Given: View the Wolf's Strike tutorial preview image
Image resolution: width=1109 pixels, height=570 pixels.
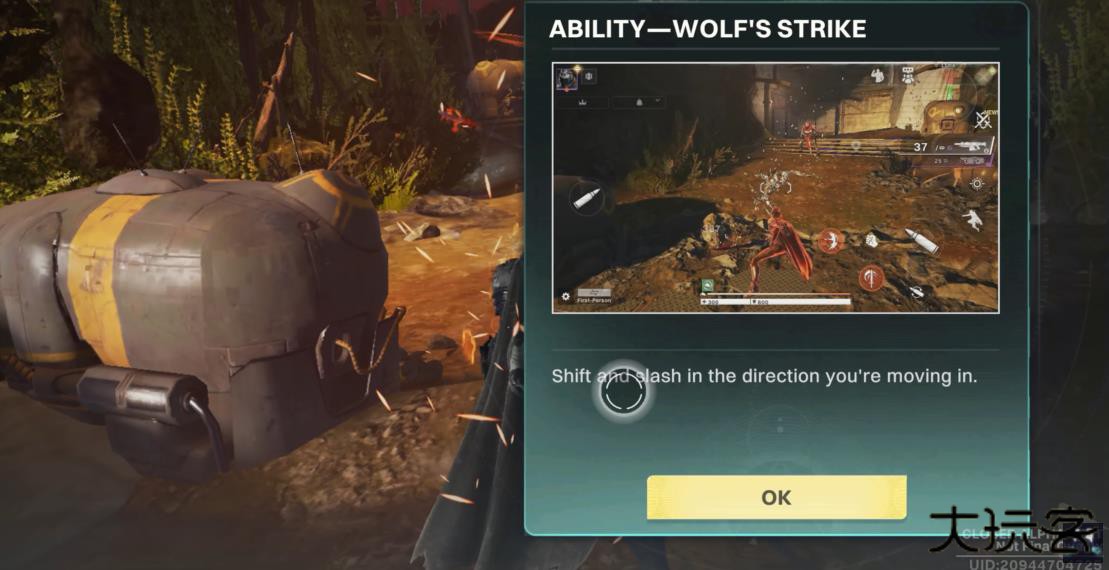Looking at the screenshot, I should coord(775,188).
